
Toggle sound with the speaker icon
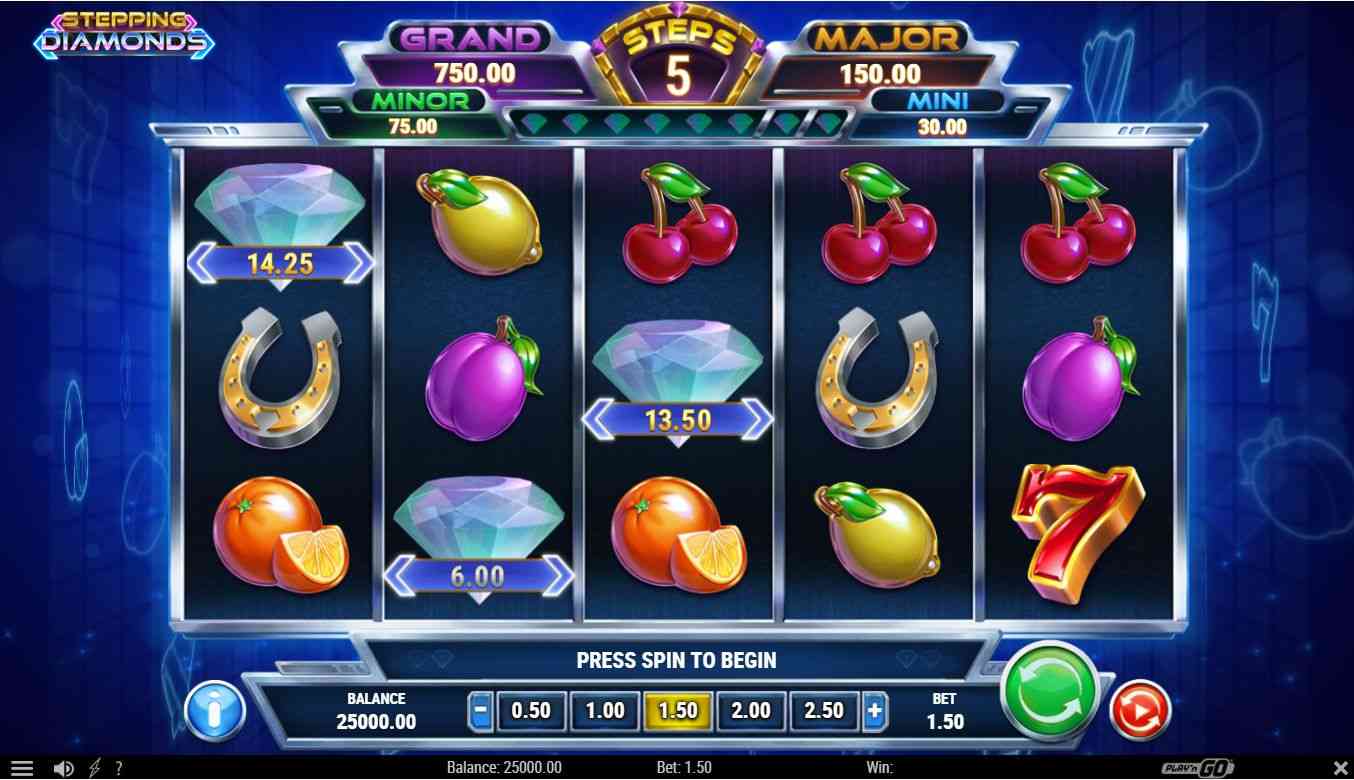(x=64, y=768)
